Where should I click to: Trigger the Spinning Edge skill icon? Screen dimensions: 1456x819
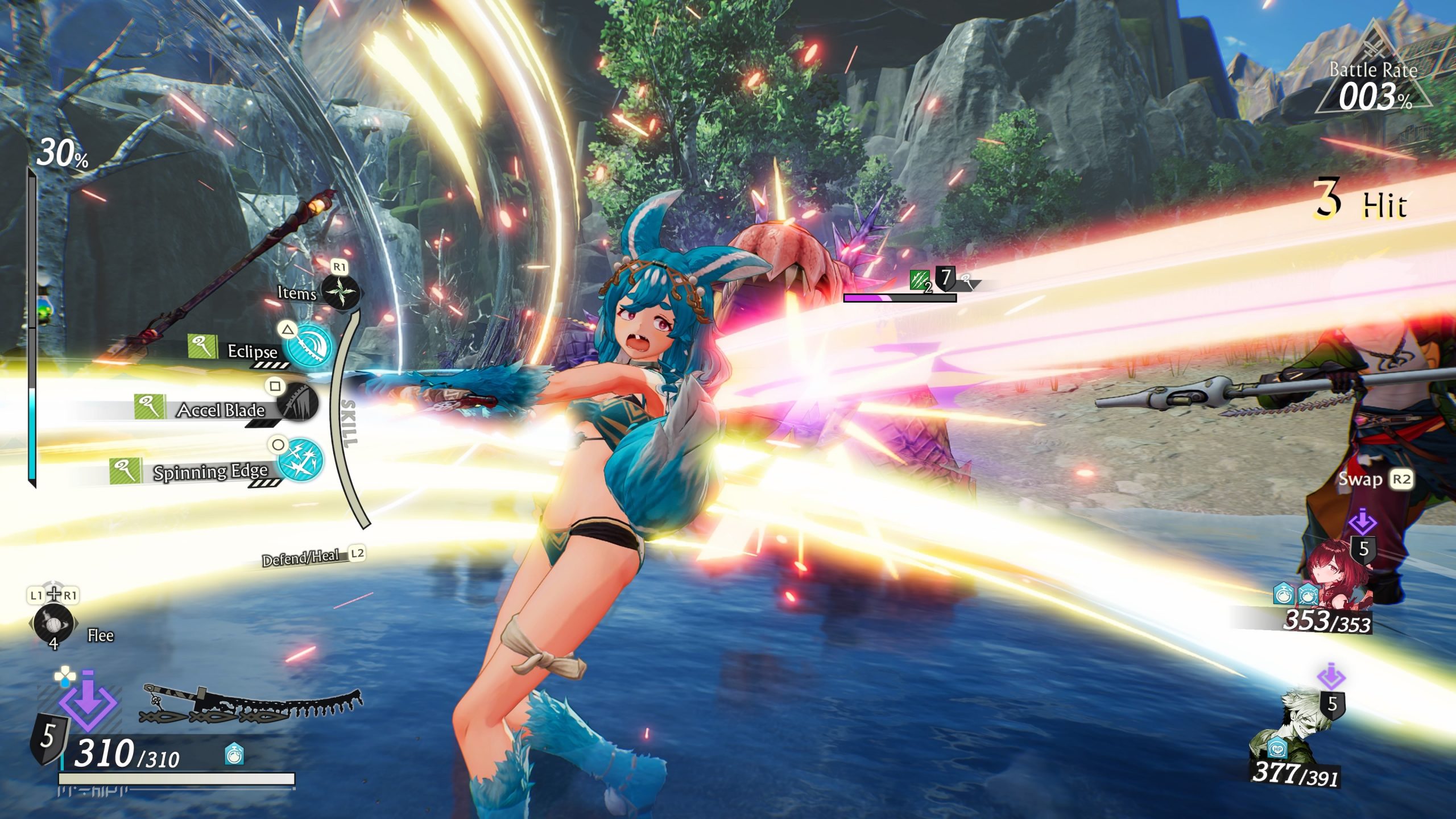tap(301, 460)
